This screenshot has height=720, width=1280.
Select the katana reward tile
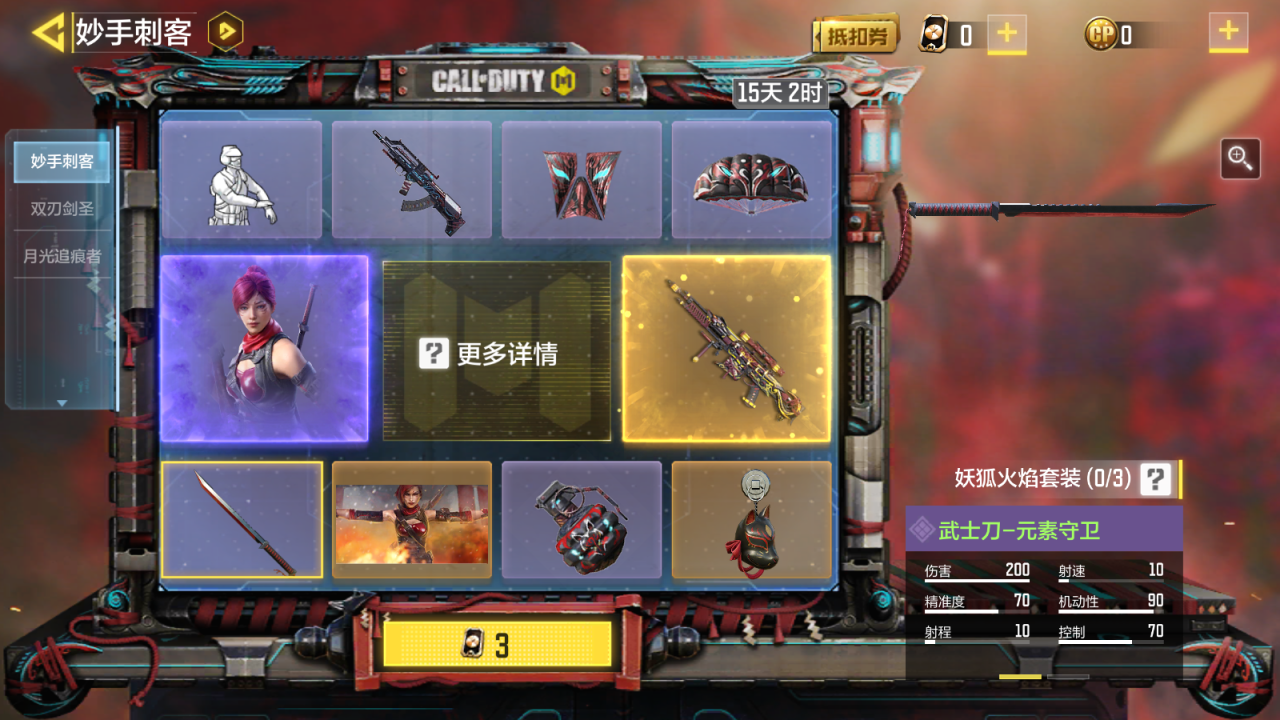pyautogui.click(x=241, y=520)
